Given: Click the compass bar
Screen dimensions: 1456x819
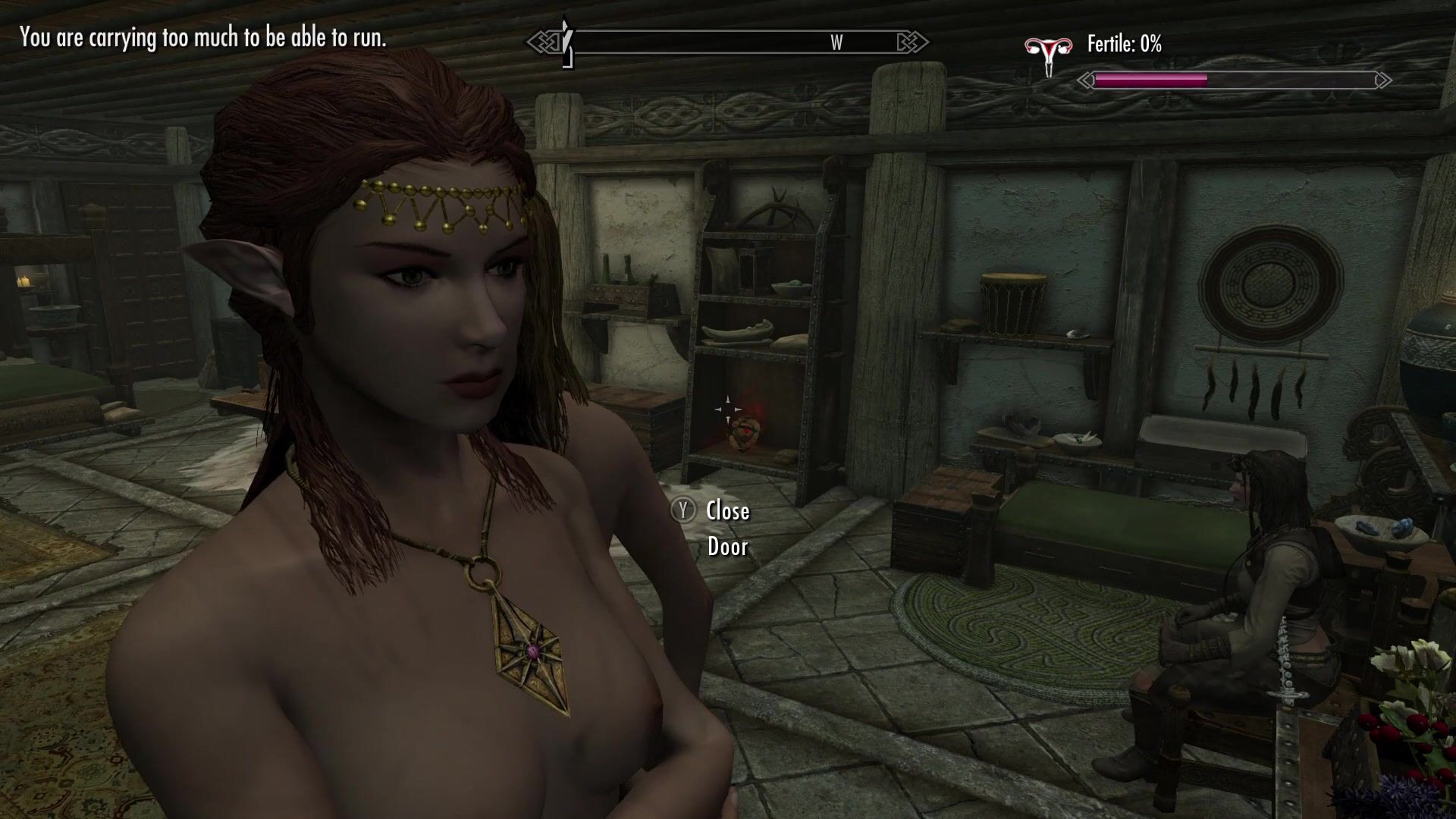Looking at the screenshot, I should [728, 42].
